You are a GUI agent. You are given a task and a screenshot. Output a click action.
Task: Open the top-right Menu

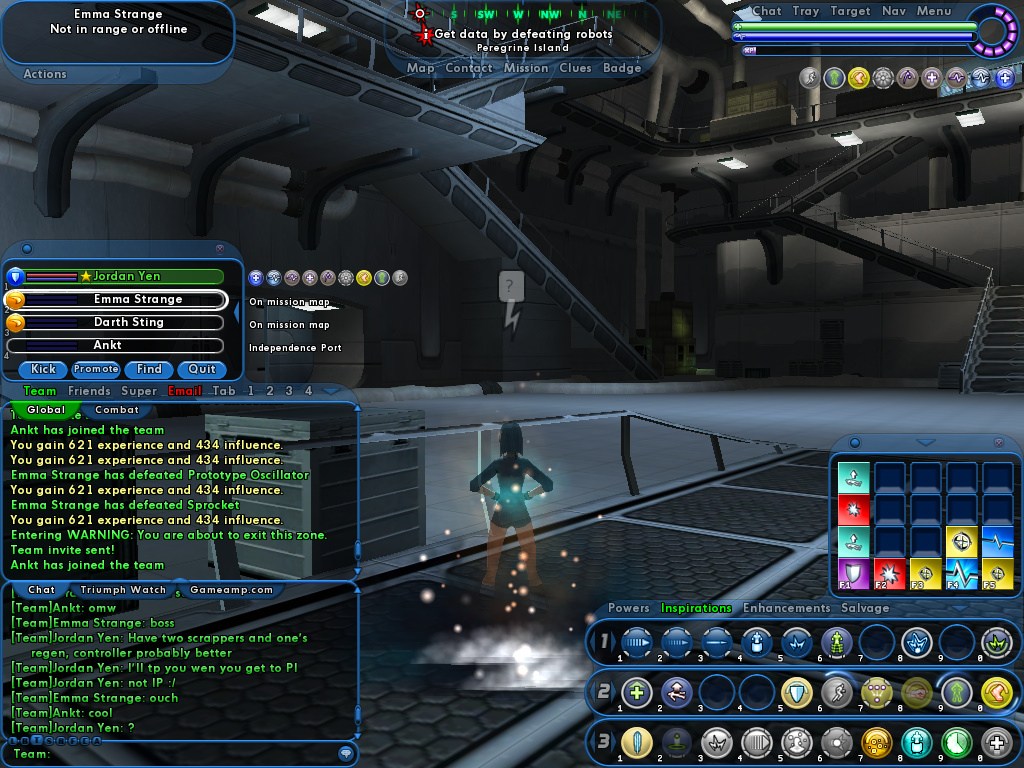pos(933,11)
